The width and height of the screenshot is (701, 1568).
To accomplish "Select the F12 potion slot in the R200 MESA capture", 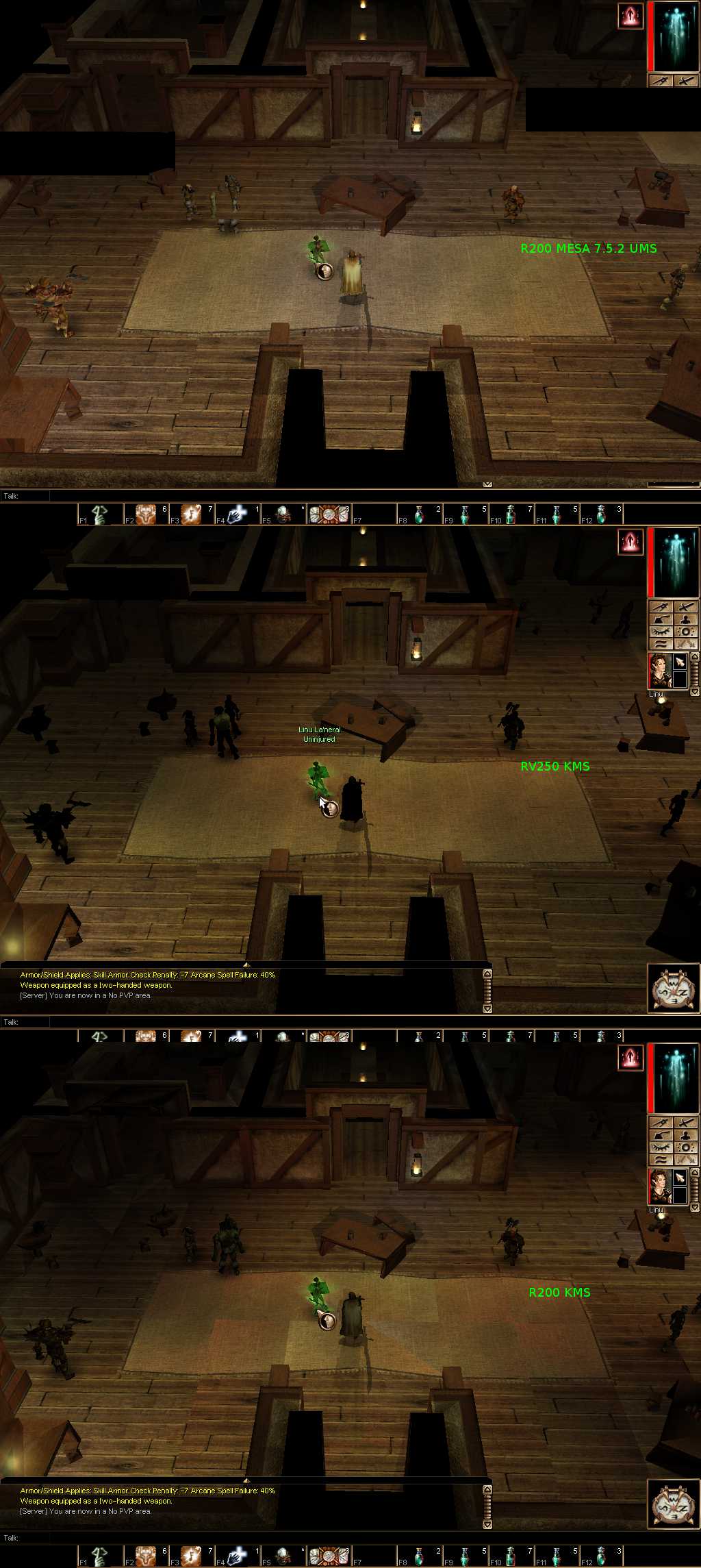I will (x=601, y=514).
